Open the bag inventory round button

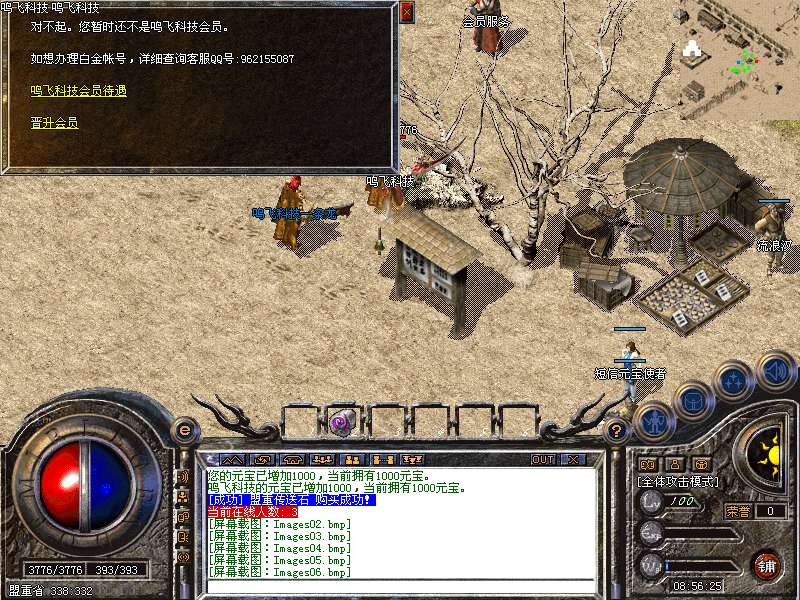692,402
